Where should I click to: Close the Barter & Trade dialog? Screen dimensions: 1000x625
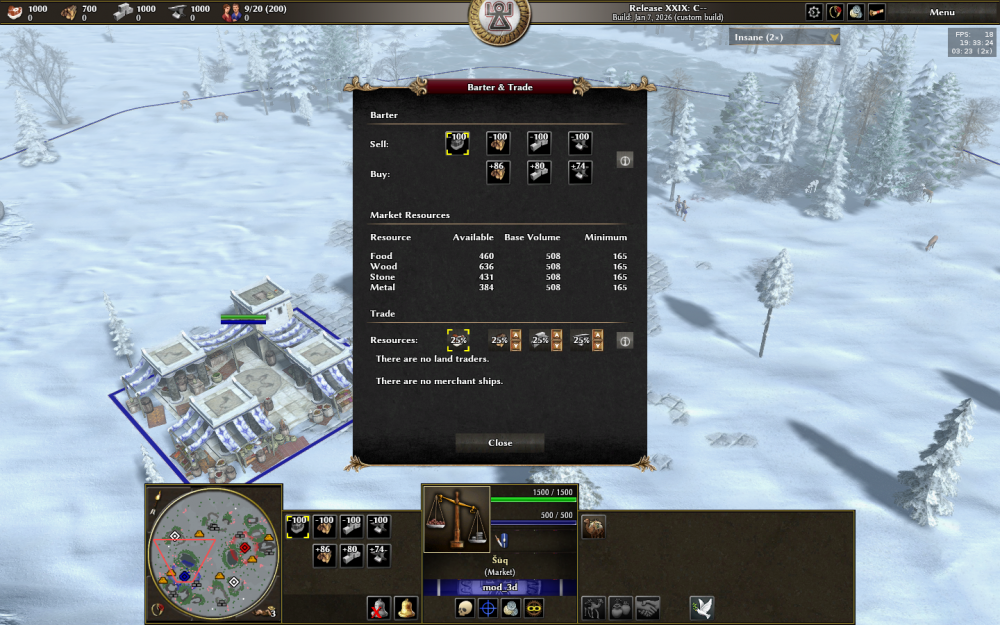500,443
